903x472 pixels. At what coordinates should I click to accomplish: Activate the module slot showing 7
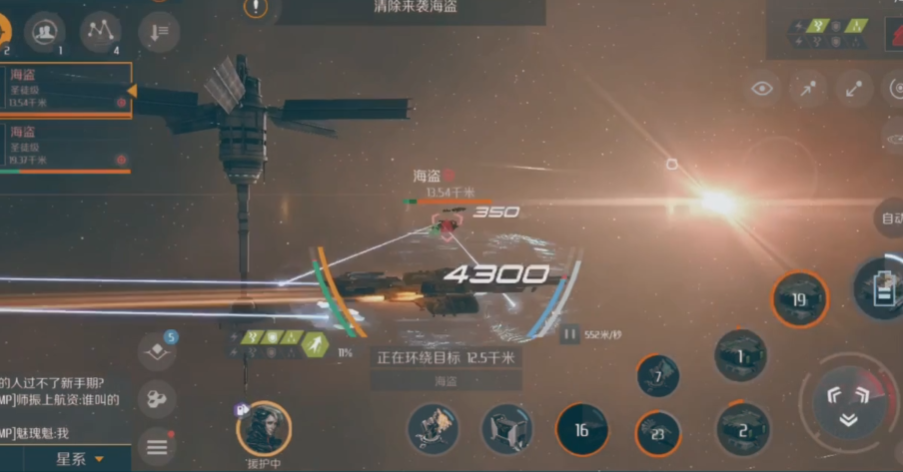tap(657, 376)
